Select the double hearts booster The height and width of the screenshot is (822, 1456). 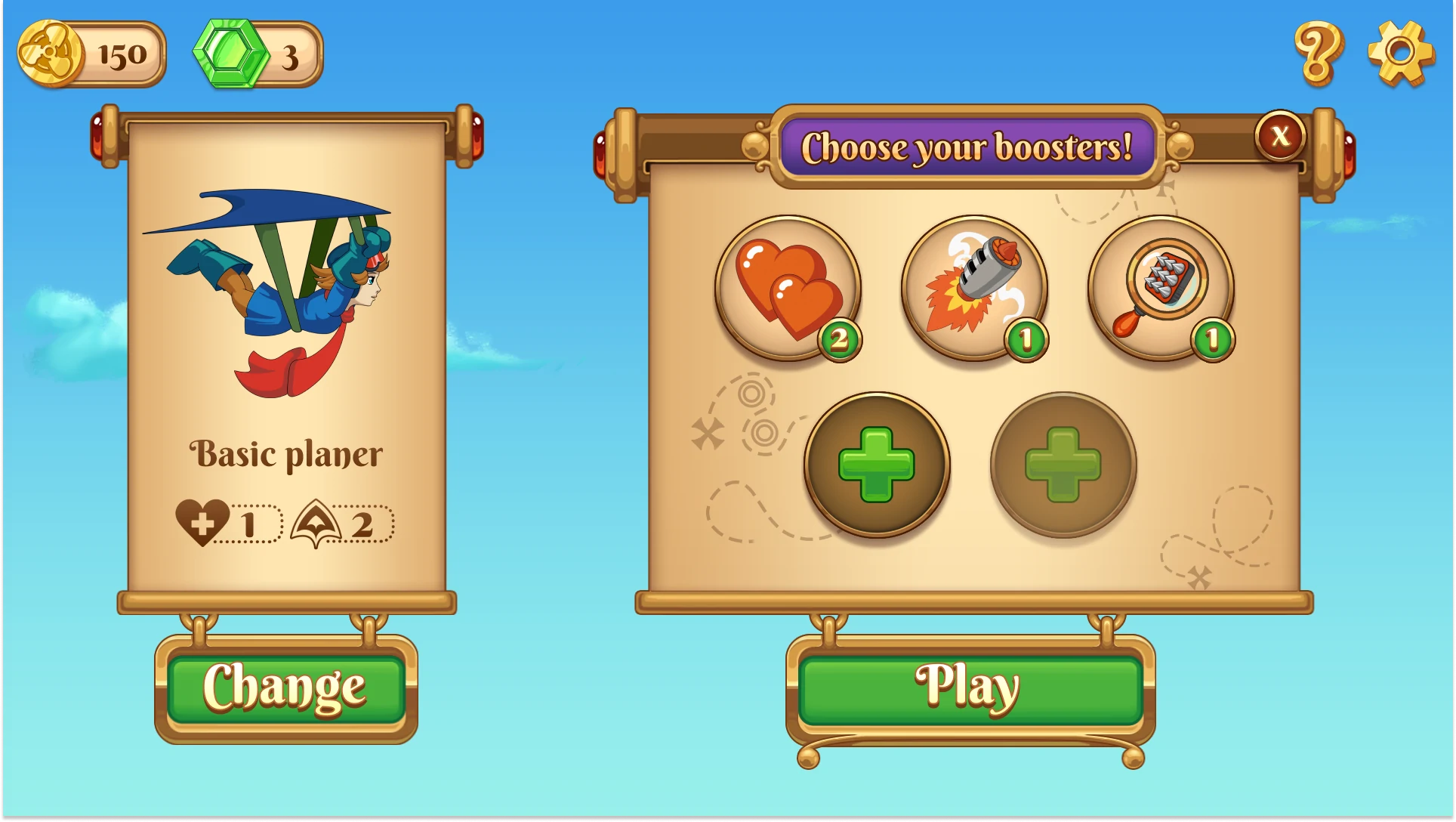pyautogui.click(x=788, y=288)
